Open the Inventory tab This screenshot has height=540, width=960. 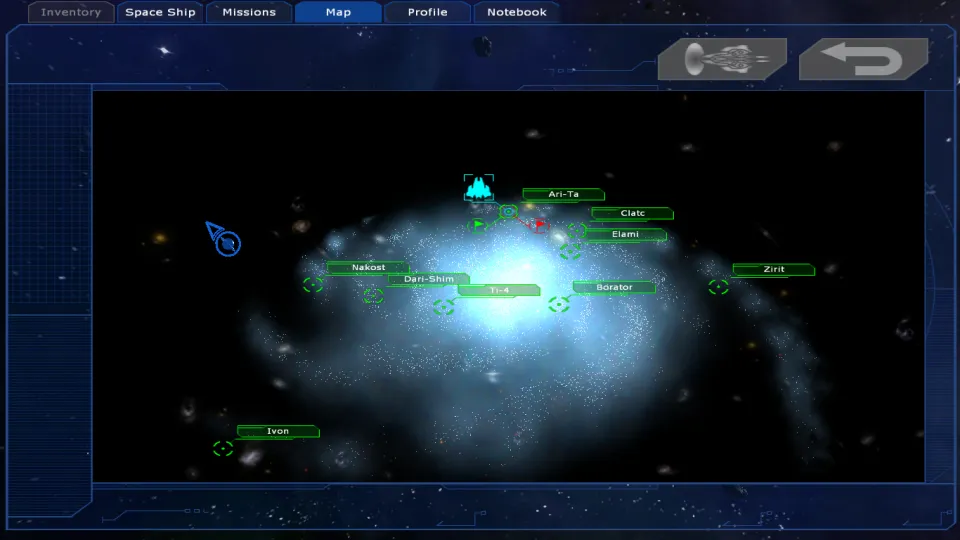(71, 13)
